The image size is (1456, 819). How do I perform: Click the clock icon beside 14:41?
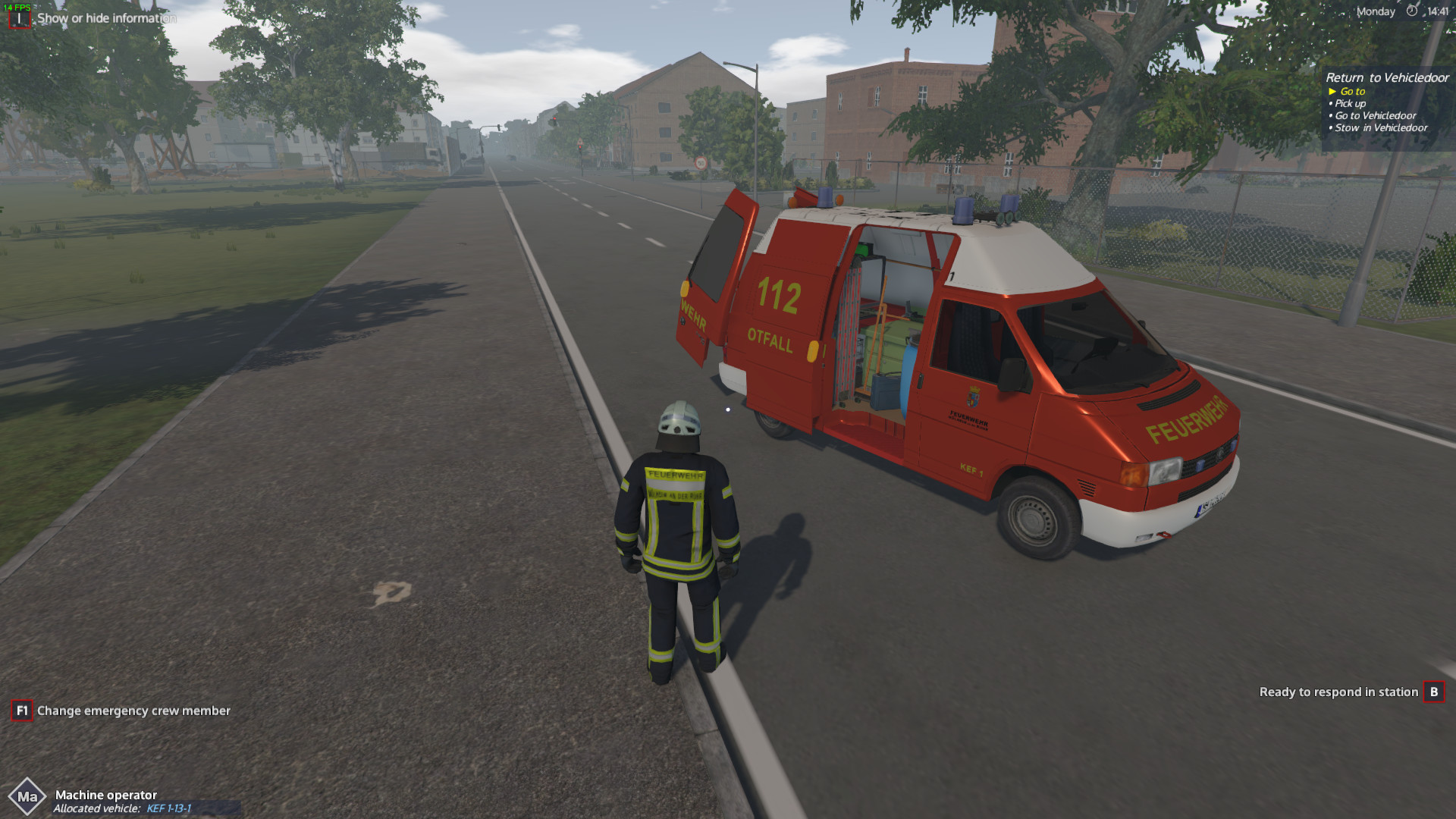1410,11
